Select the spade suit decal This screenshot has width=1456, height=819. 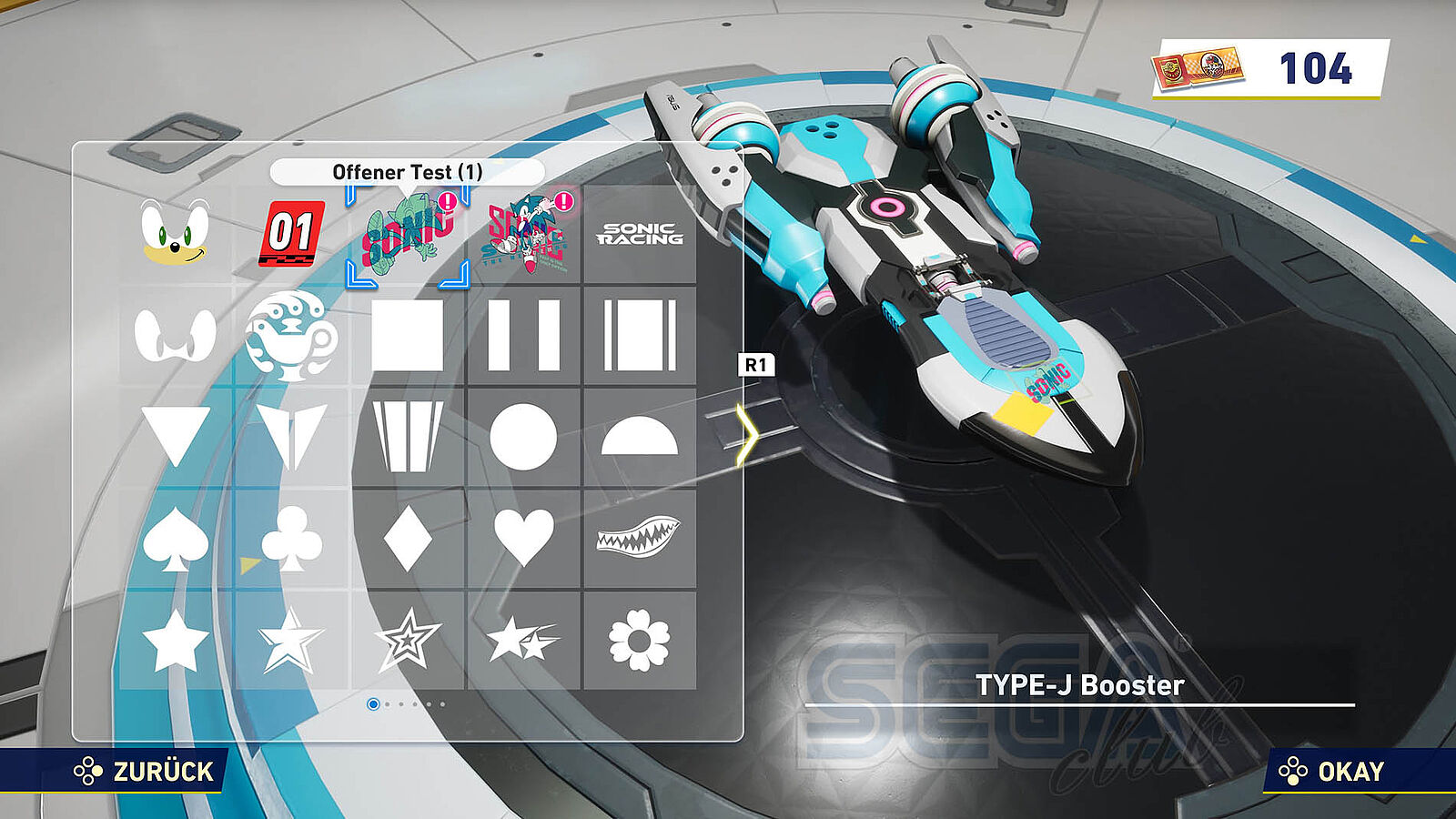pyautogui.click(x=175, y=540)
